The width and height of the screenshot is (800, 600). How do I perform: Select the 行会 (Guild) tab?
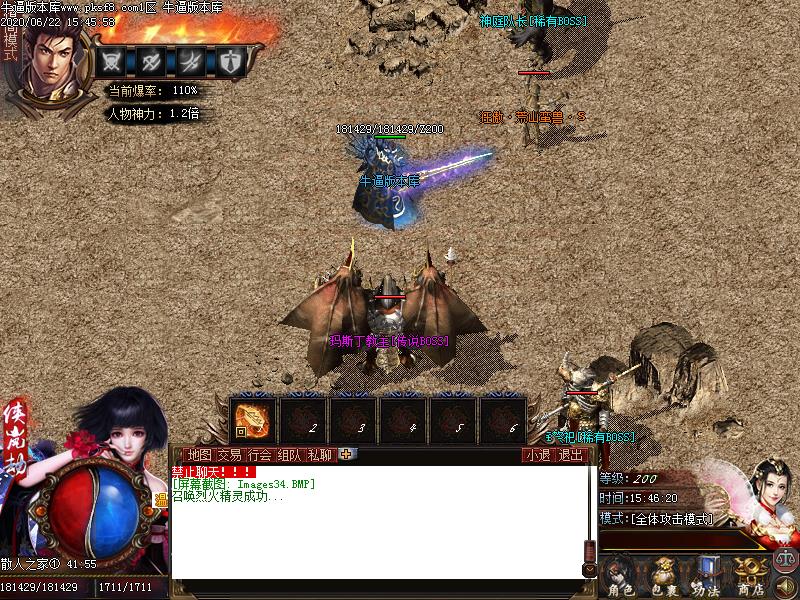pyautogui.click(x=260, y=455)
